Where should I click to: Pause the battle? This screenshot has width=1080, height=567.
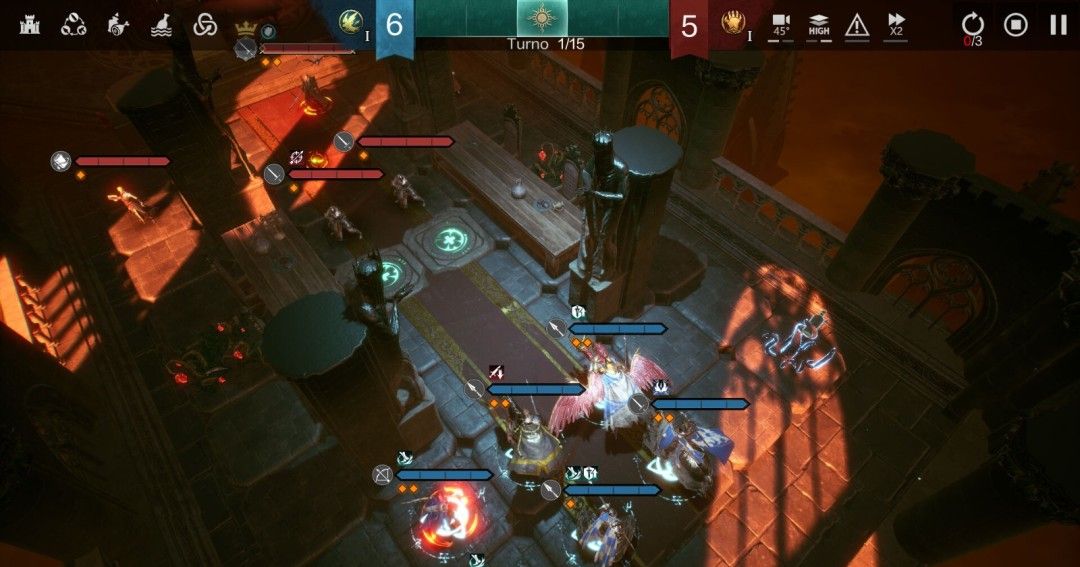pos(1057,24)
